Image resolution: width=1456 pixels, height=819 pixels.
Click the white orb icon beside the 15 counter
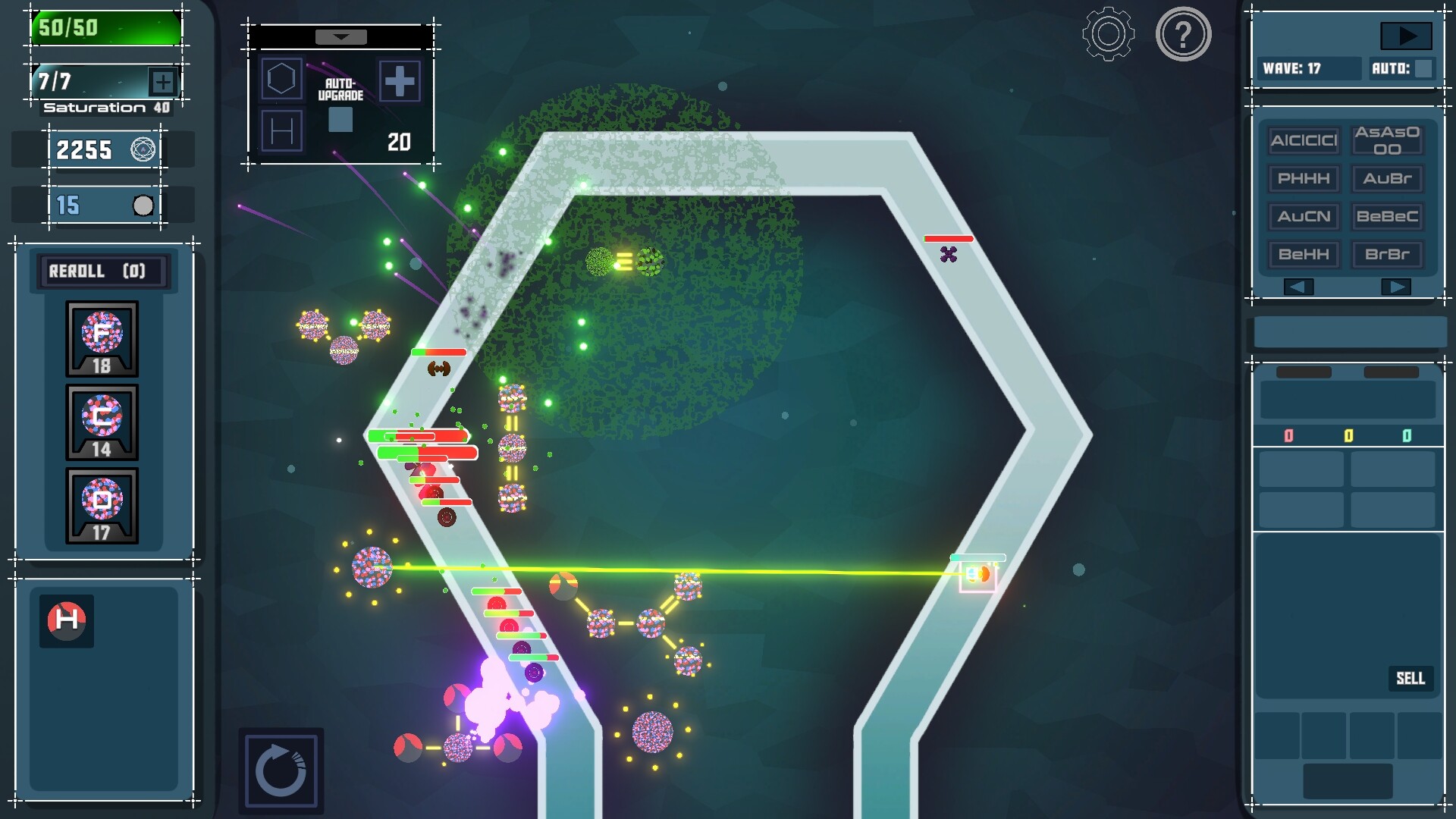(142, 203)
